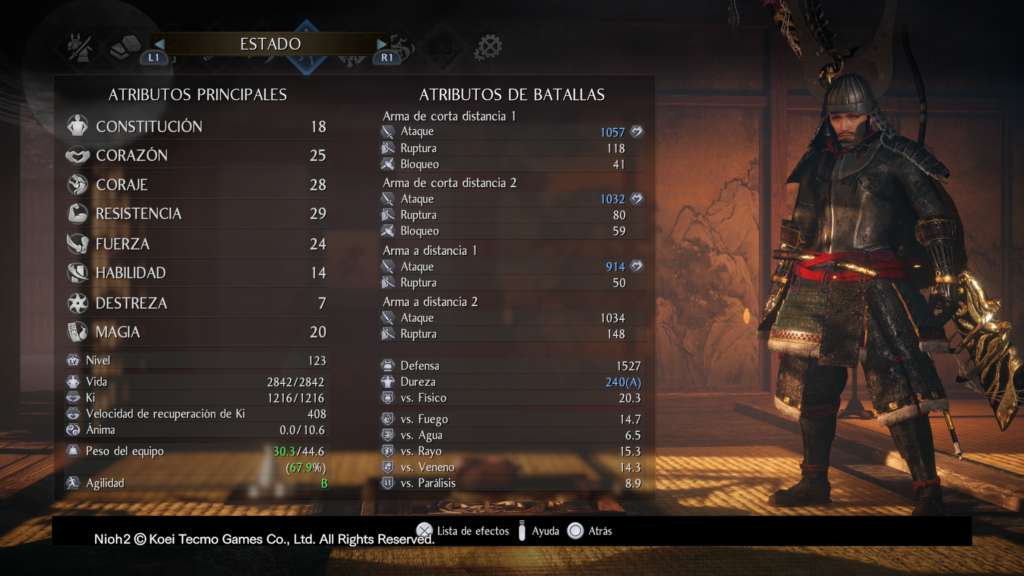The image size is (1024, 576).
Task: Open the samurai equipment tab icon
Action: click(80, 46)
